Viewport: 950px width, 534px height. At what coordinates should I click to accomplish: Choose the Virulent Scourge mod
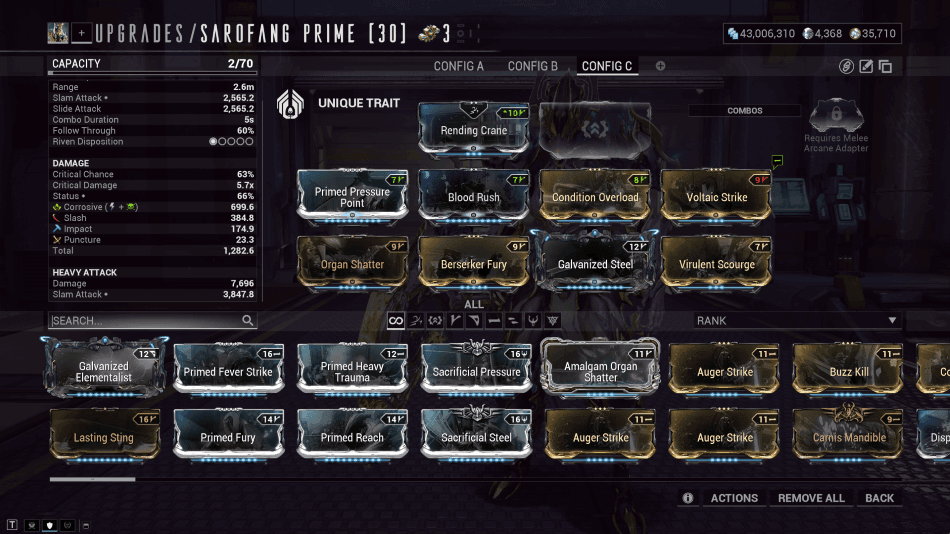(x=717, y=264)
